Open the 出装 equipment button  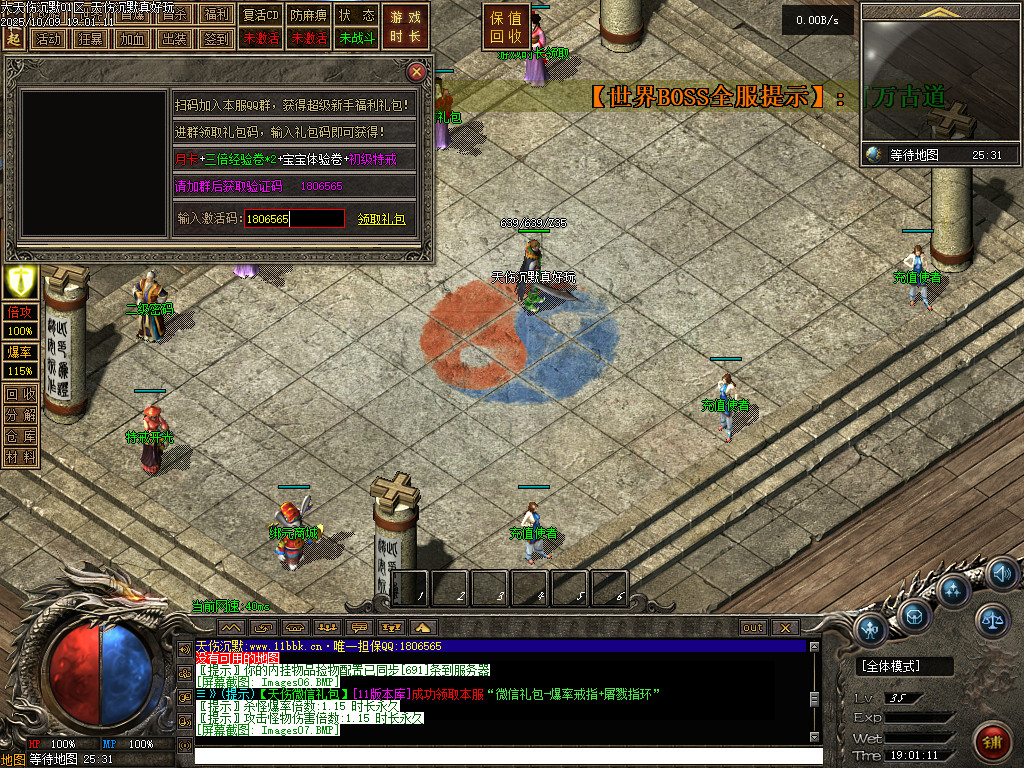point(174,39)
